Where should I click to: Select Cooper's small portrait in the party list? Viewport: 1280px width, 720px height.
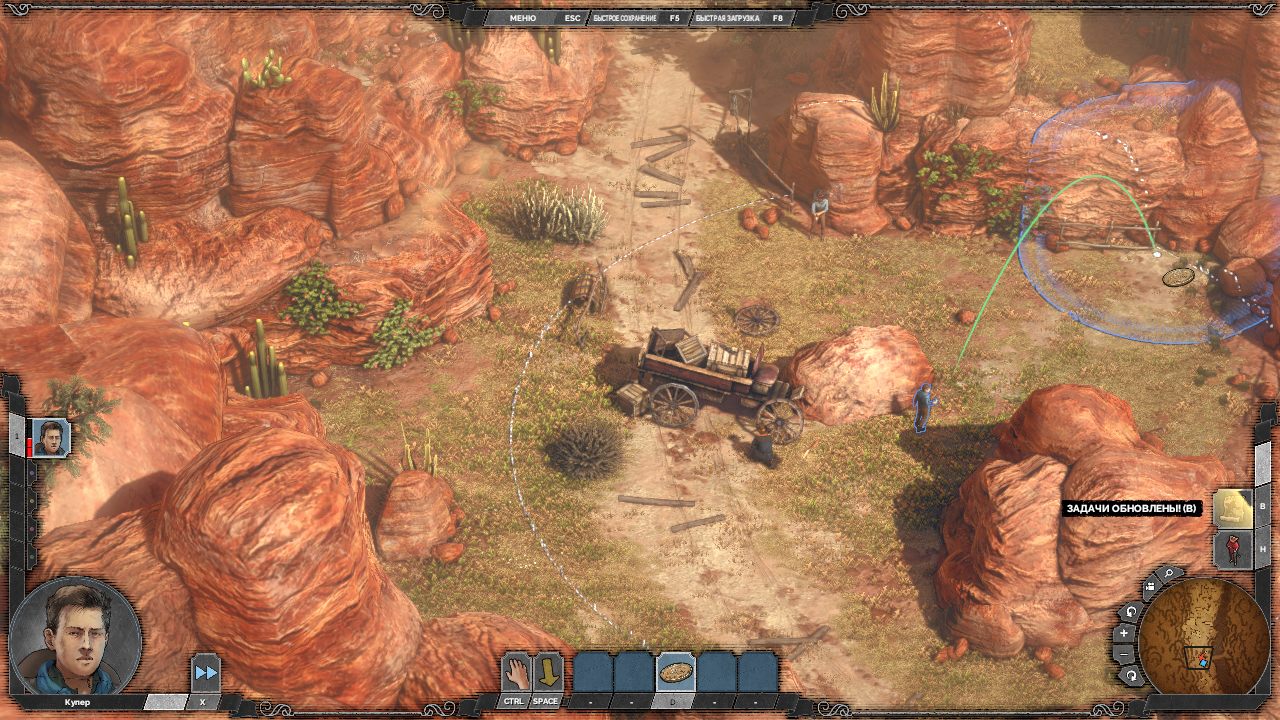pos(50,438)
